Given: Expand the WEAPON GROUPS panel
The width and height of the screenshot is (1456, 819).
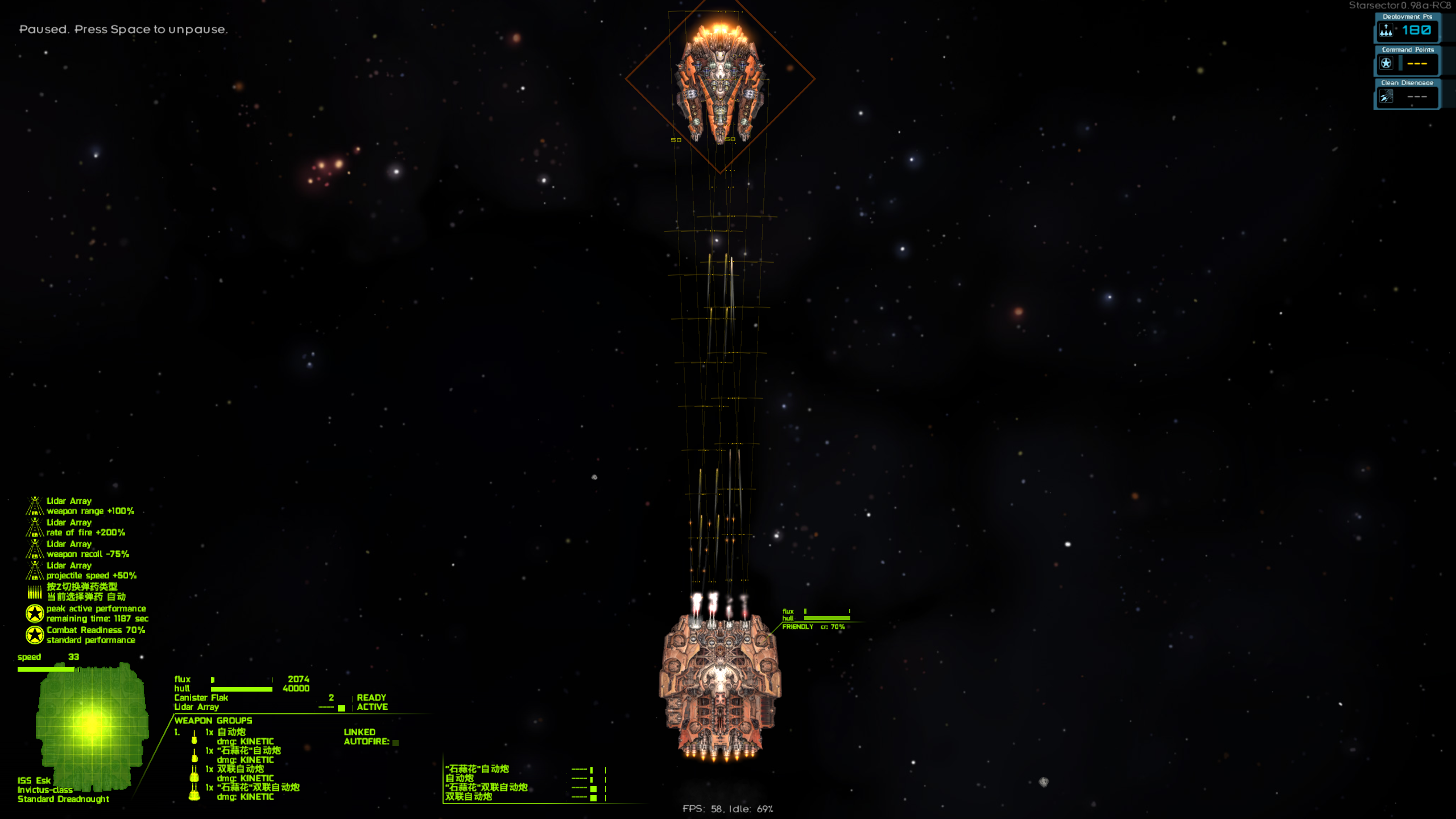Looking at the screenshot, I should (x=214, y=720).
